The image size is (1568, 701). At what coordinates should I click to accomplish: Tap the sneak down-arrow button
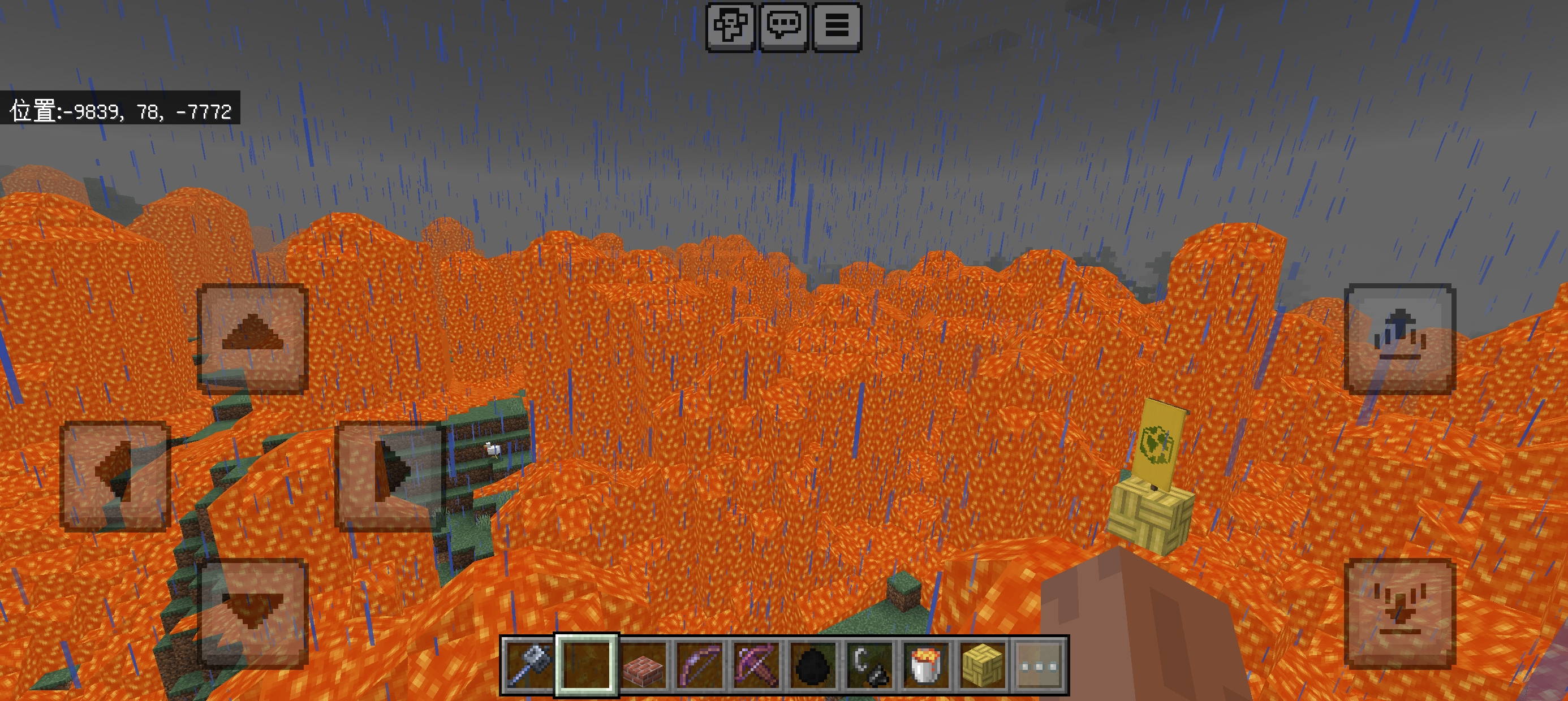point(1399,613)
